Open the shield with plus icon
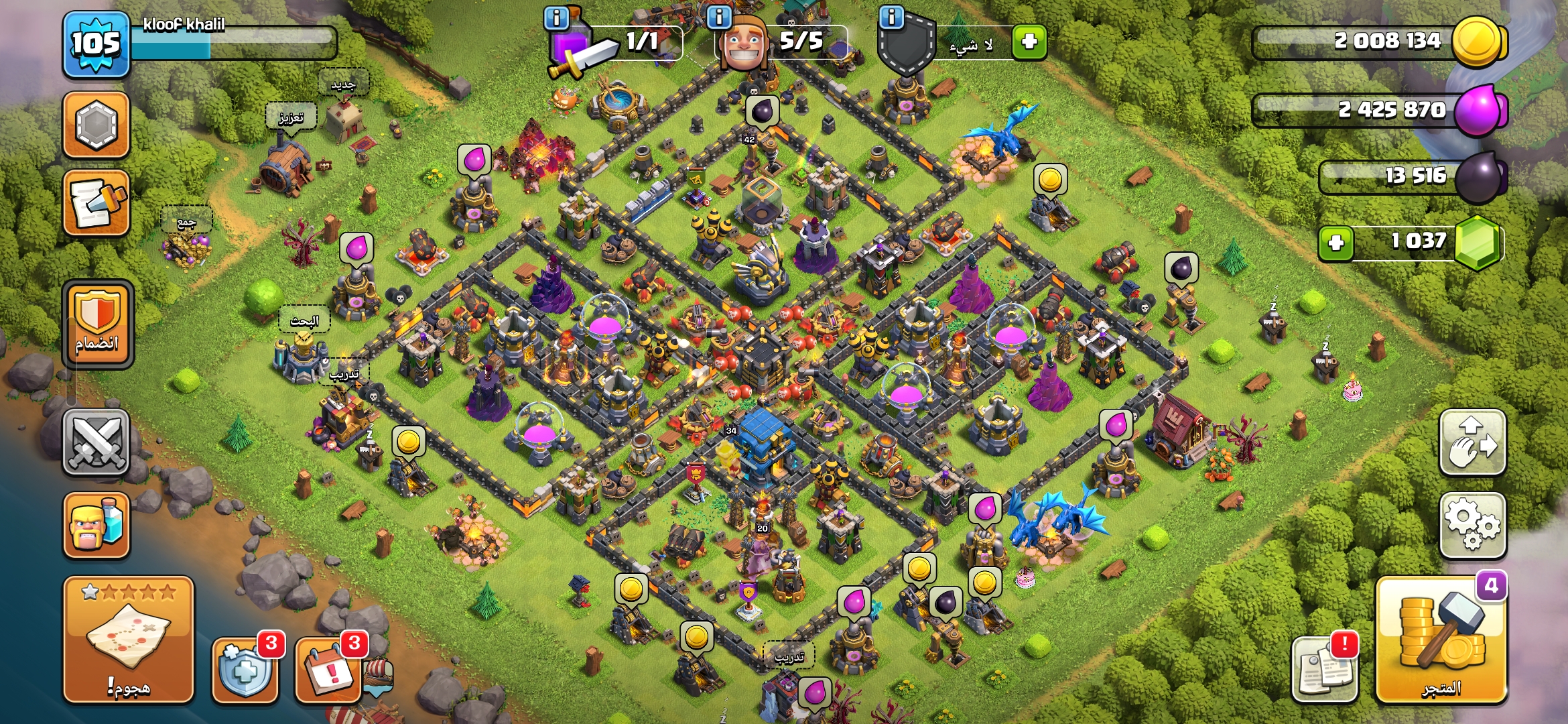This screenshot has height=724, width=1568. tap(245, 670)
